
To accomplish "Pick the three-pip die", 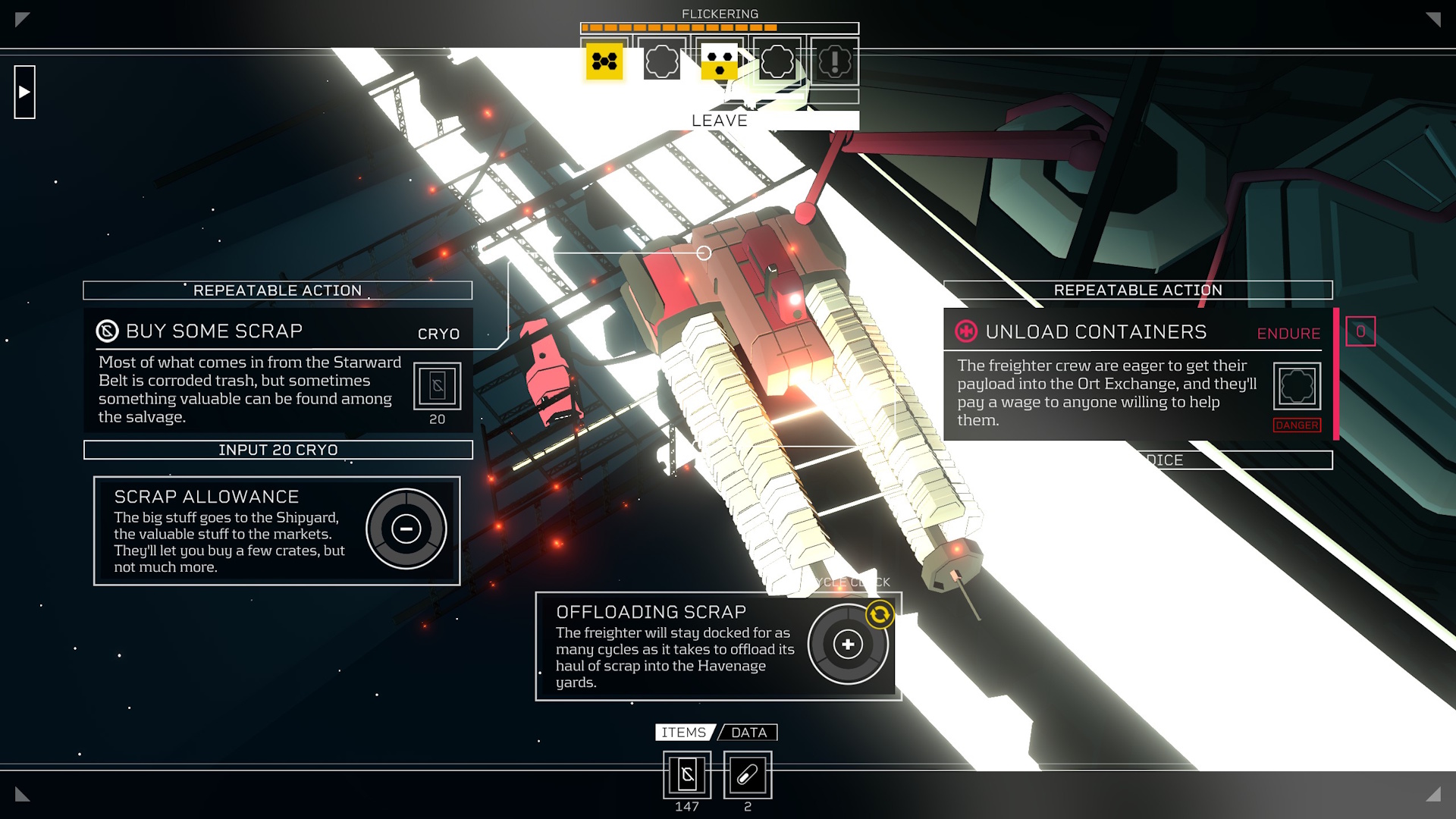I will coord(720,61).
